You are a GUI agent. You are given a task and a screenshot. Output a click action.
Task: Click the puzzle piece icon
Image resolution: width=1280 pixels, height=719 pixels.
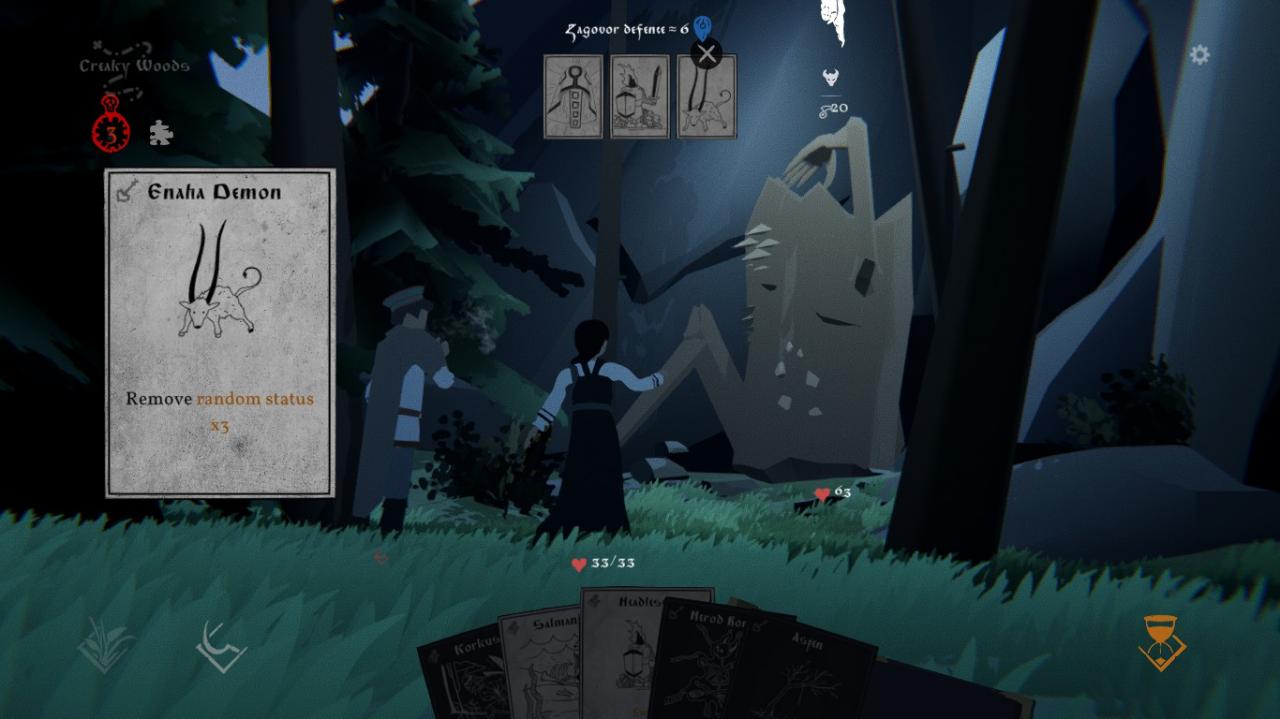(160, 133)
